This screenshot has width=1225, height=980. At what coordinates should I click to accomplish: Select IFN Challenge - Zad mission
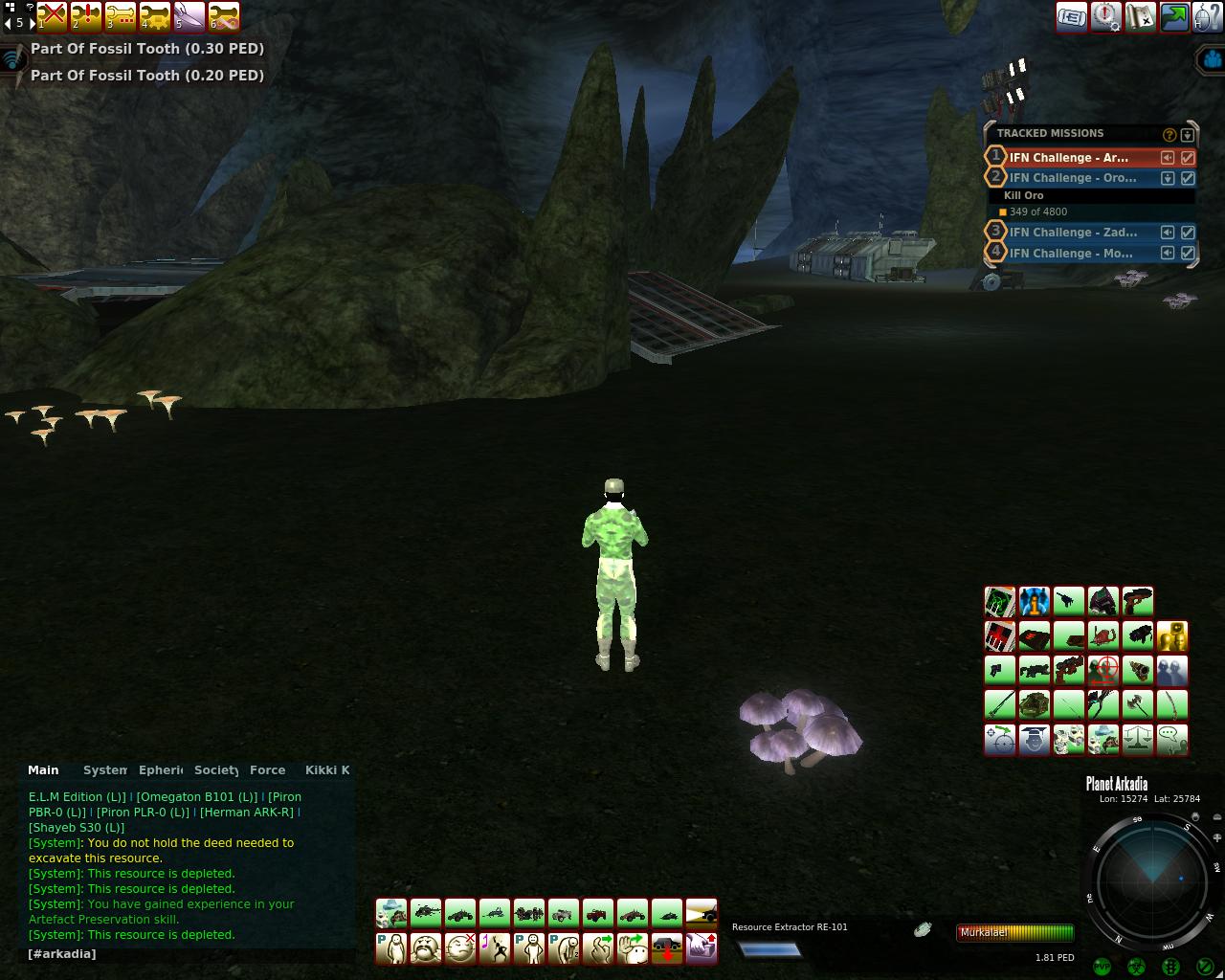(1073, 233)
